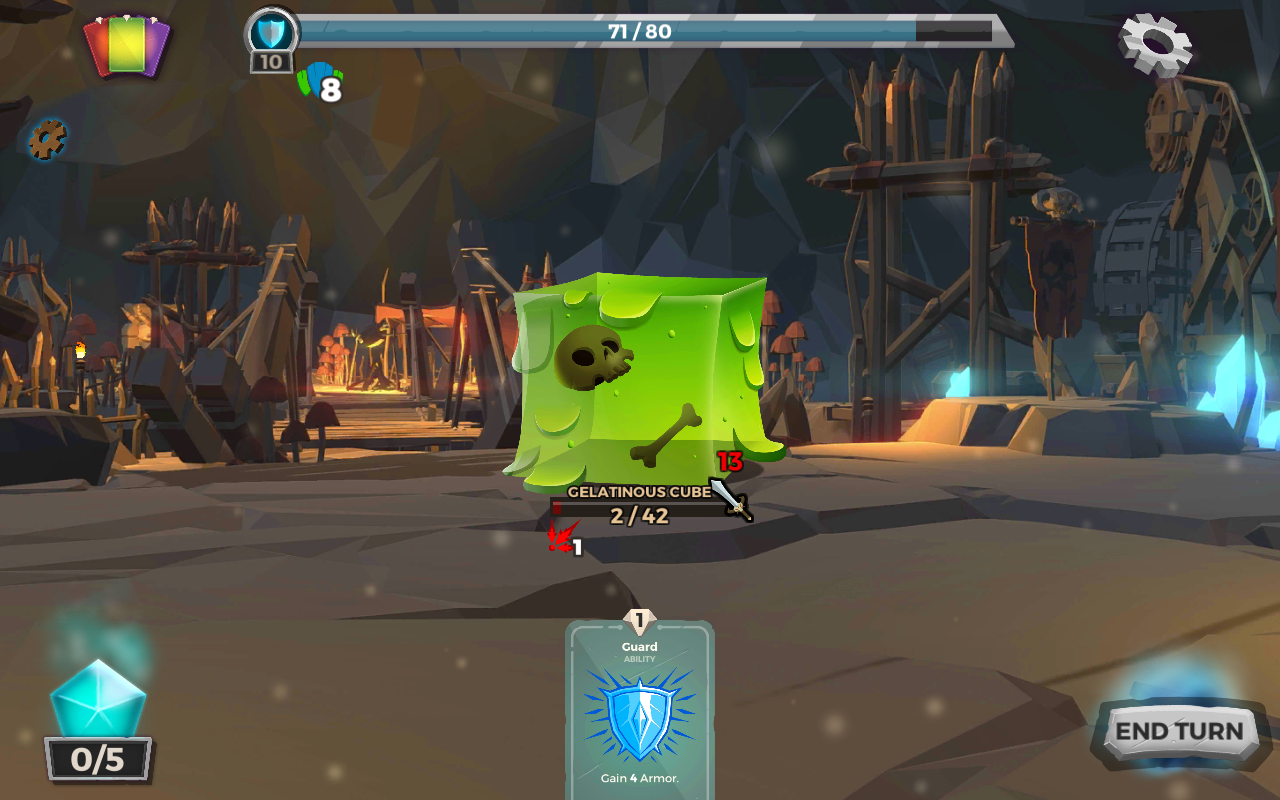Open the settings gear menu
1280x800 pixels.
point(1155,42)
